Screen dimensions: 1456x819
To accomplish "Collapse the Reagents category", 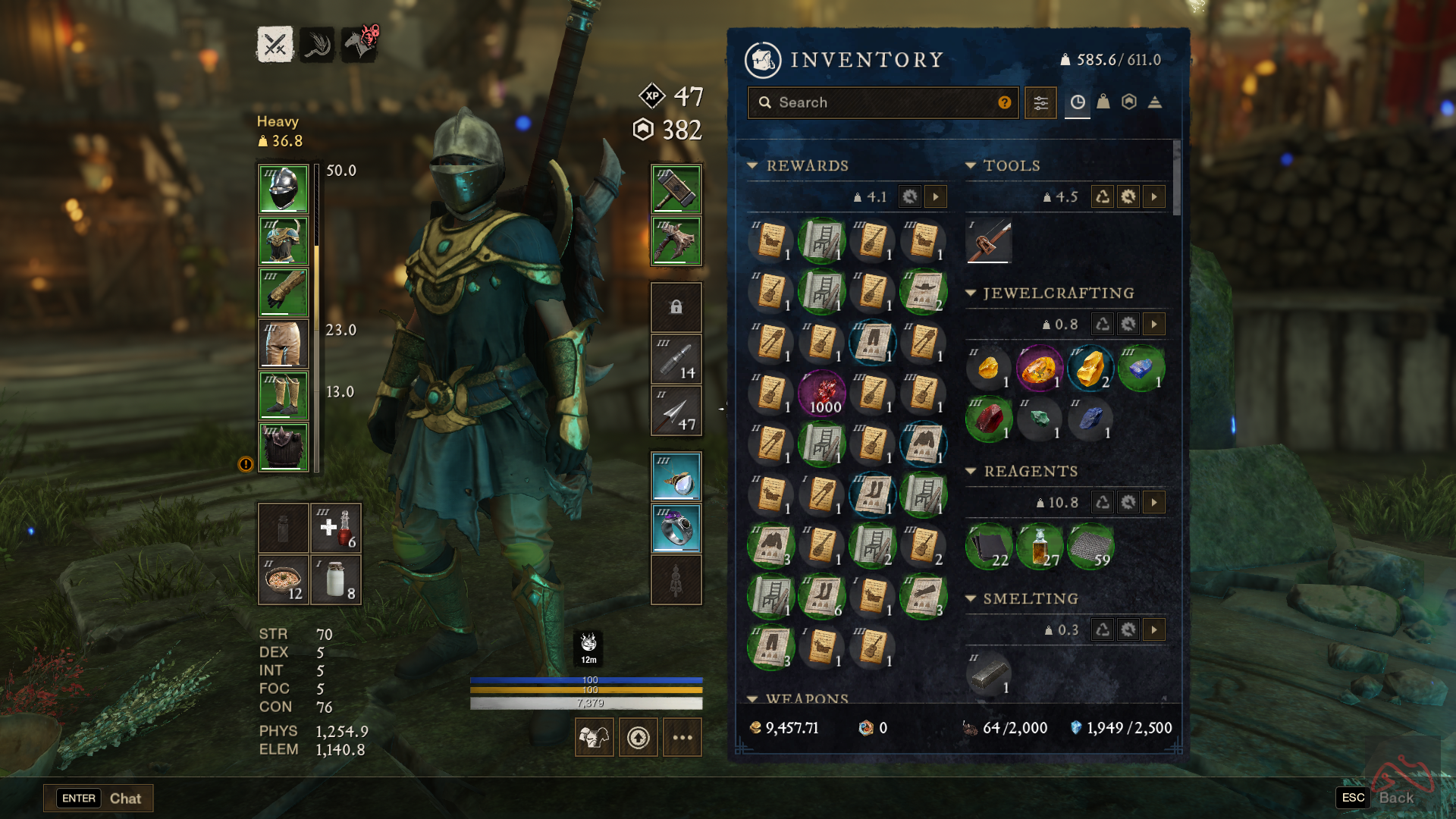I will tap(971, 471).
